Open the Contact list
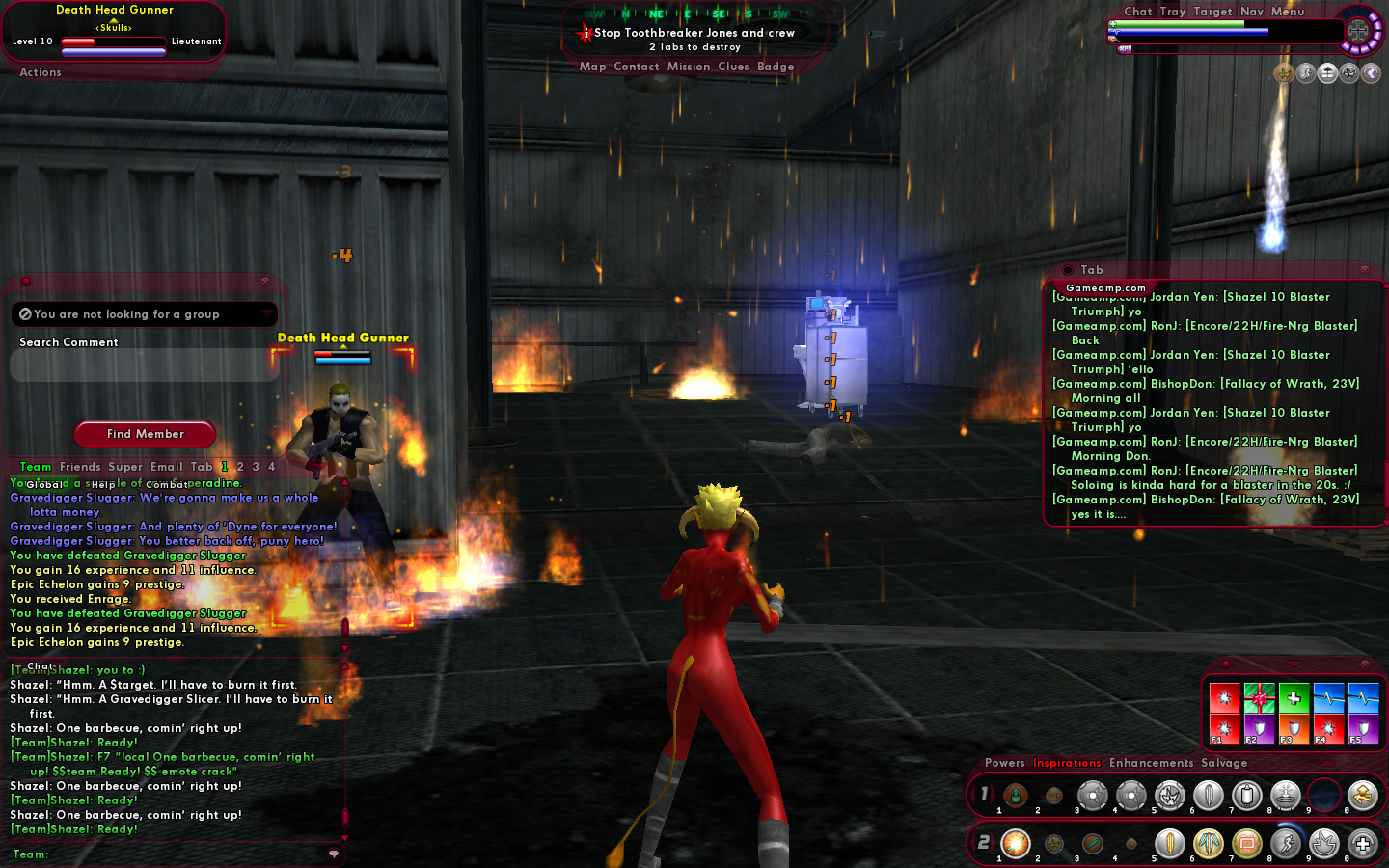 636,67
